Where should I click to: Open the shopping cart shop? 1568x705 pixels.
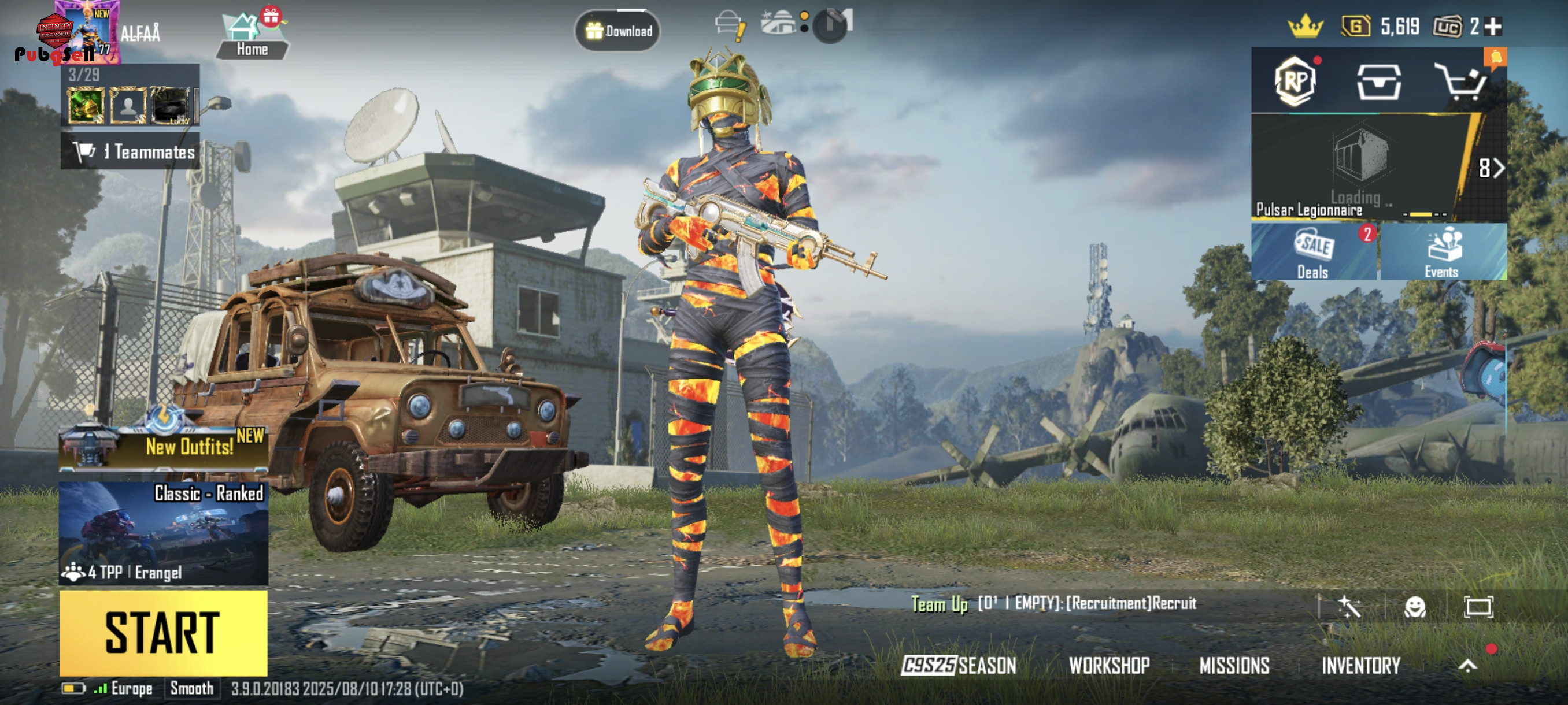1462,82
